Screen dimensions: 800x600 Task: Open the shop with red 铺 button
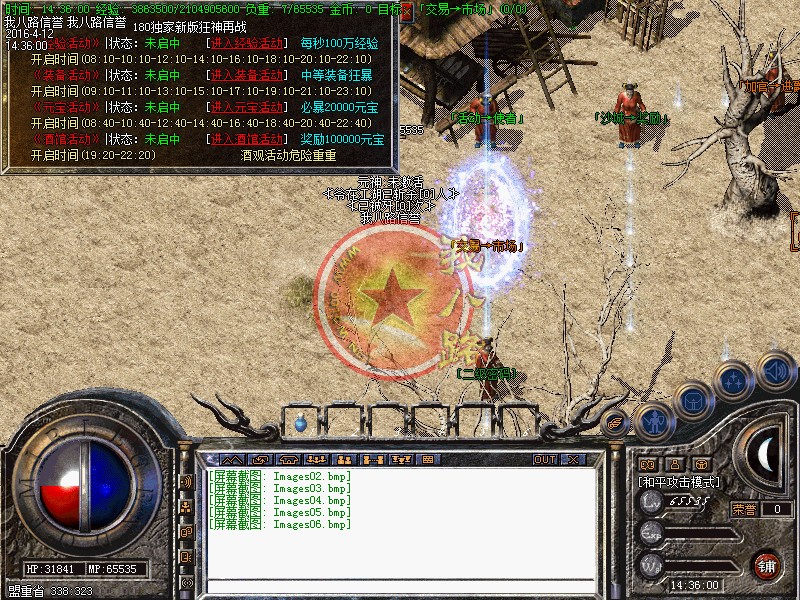point(767,564)
